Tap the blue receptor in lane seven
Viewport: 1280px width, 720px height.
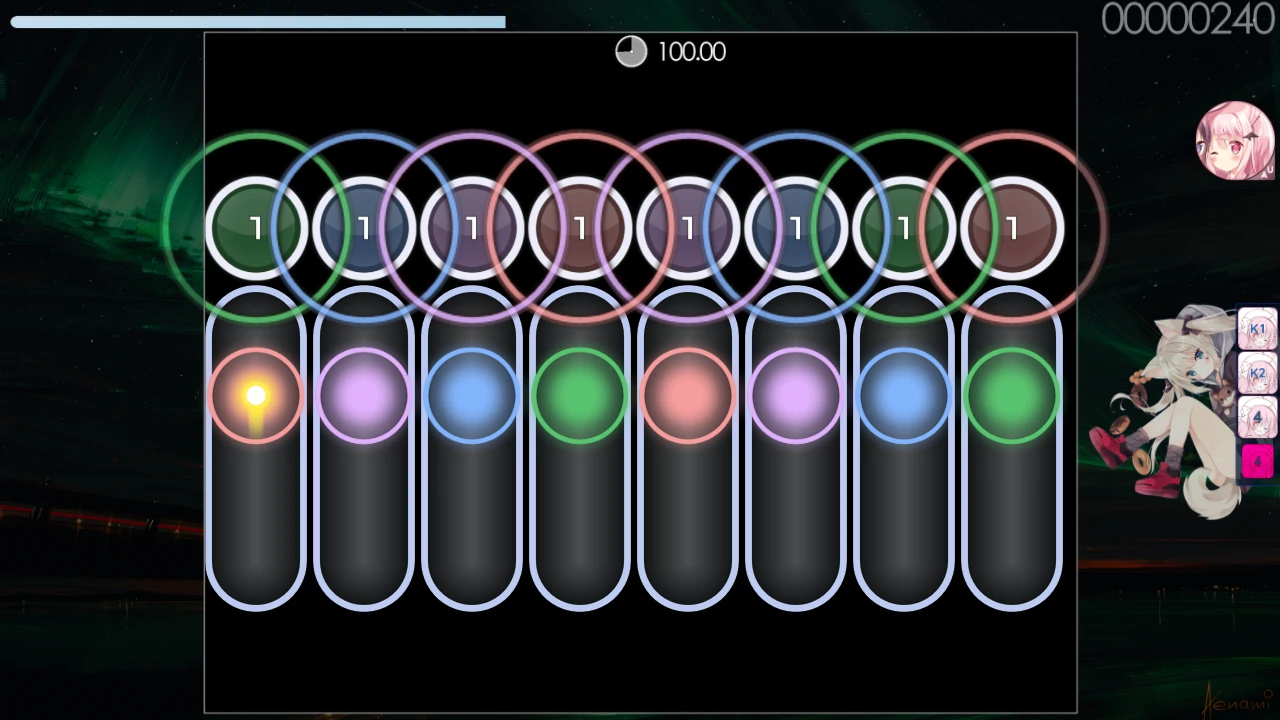[x=903, y=394]
